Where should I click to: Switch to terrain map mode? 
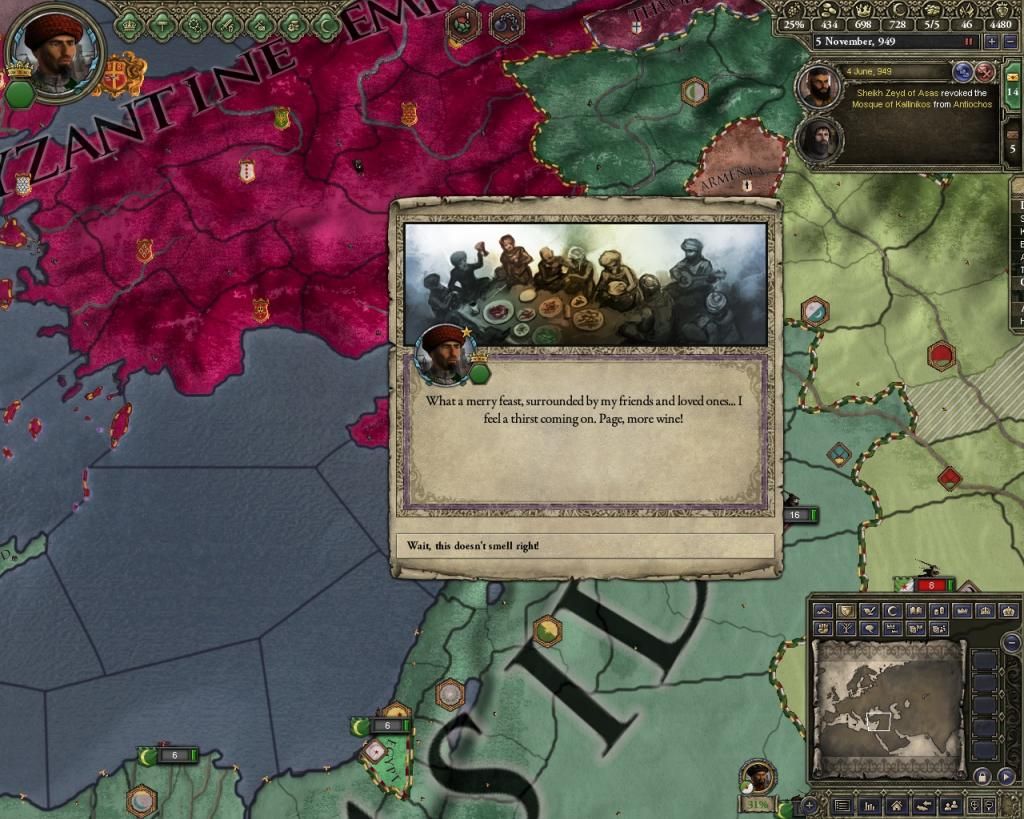click(x=823, y=611)
